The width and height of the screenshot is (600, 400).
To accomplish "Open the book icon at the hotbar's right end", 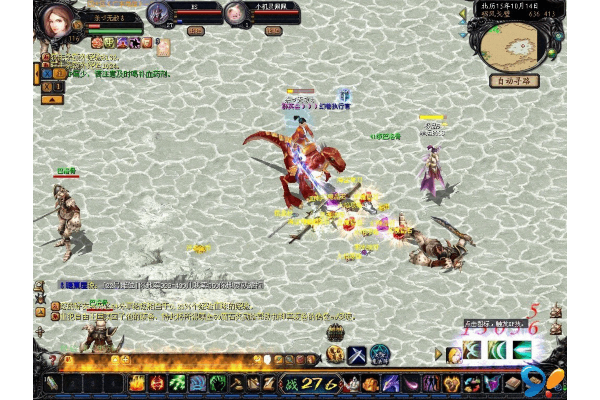I will (514, 383).
